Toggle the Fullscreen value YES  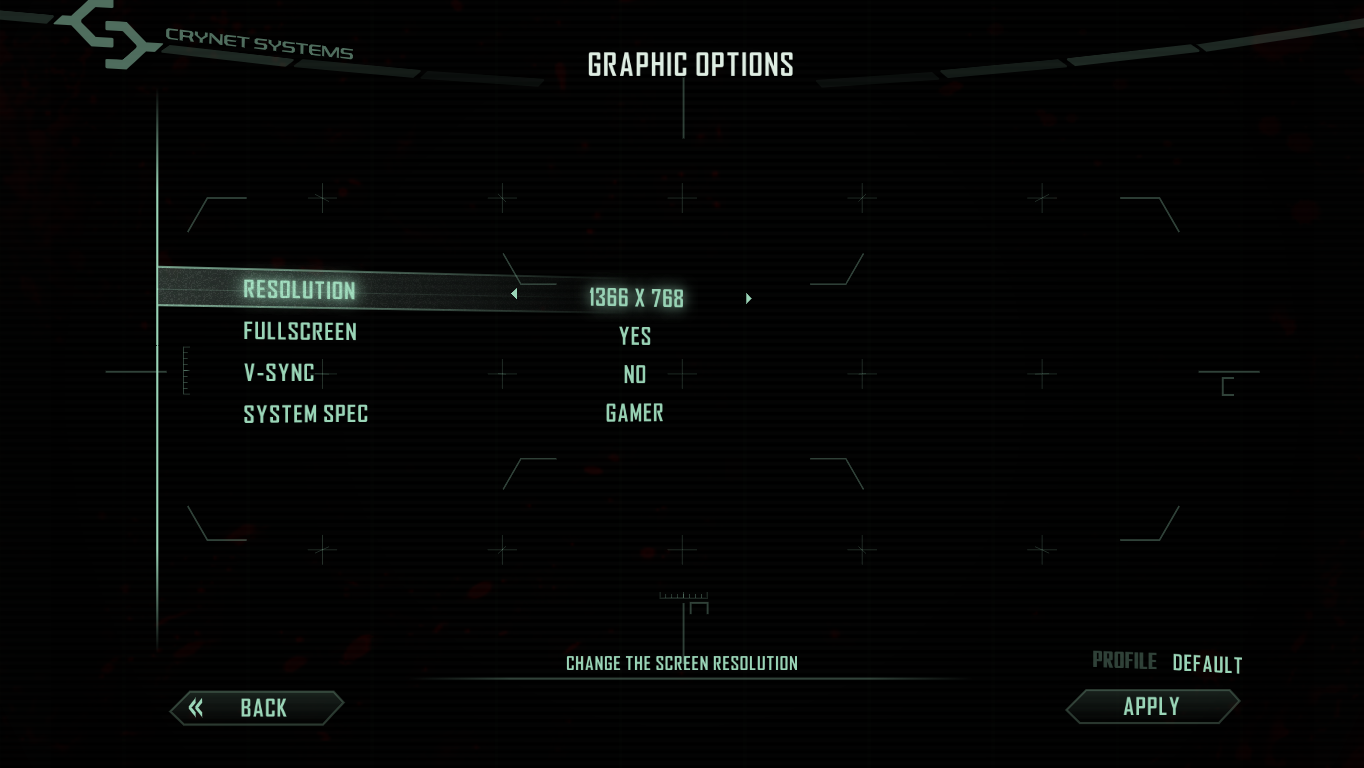pyautogui.click(x=635, y=336)
